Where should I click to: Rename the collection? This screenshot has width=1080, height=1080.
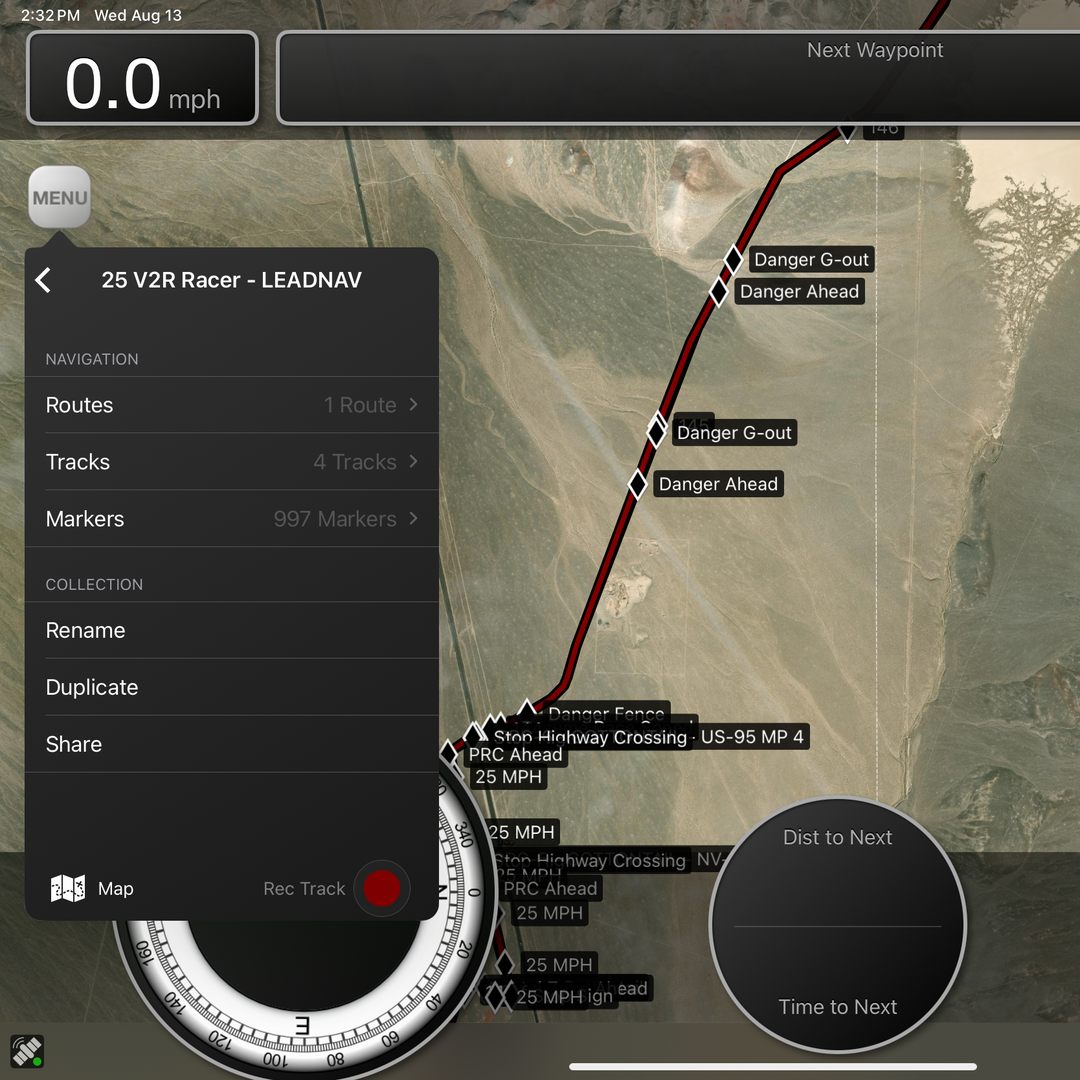point(231,631)
